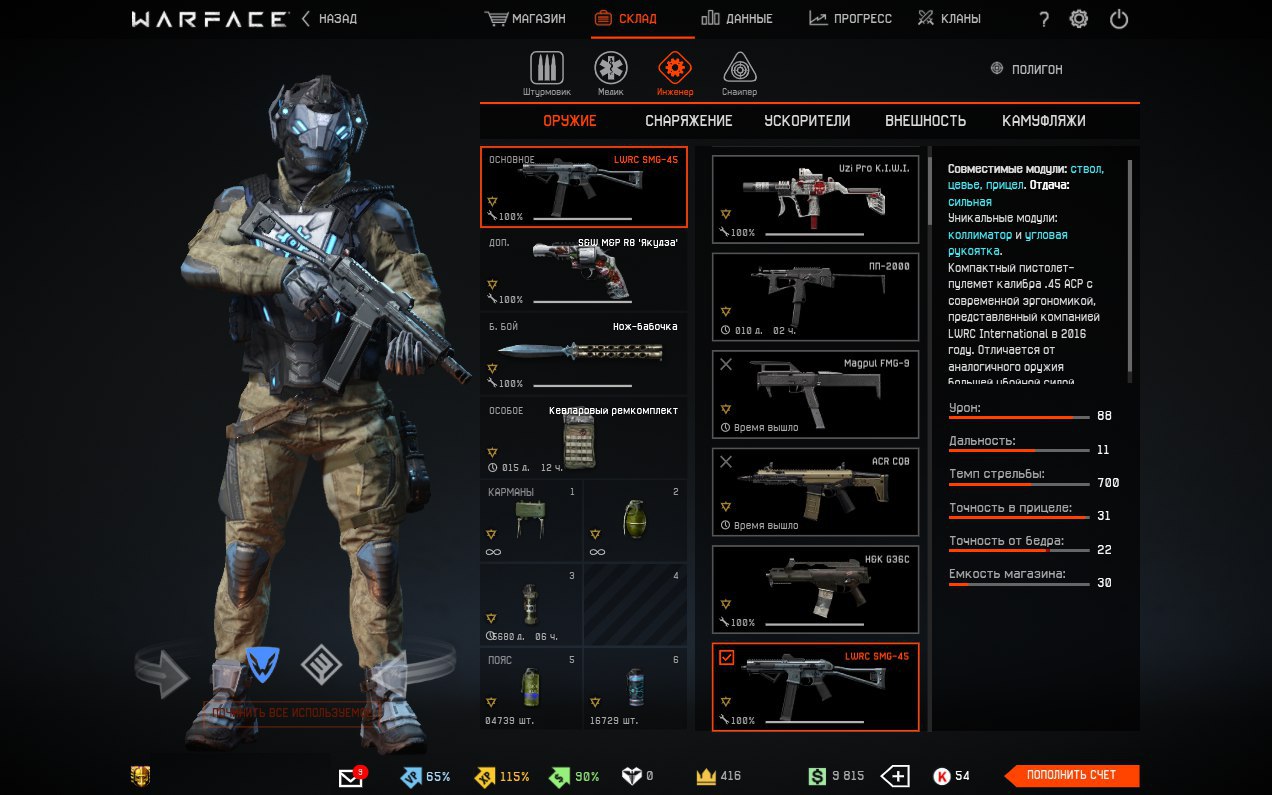Screen dimensions: 1272x795
Task: Open the Кланы menu
Action: [x=949, y=19]
